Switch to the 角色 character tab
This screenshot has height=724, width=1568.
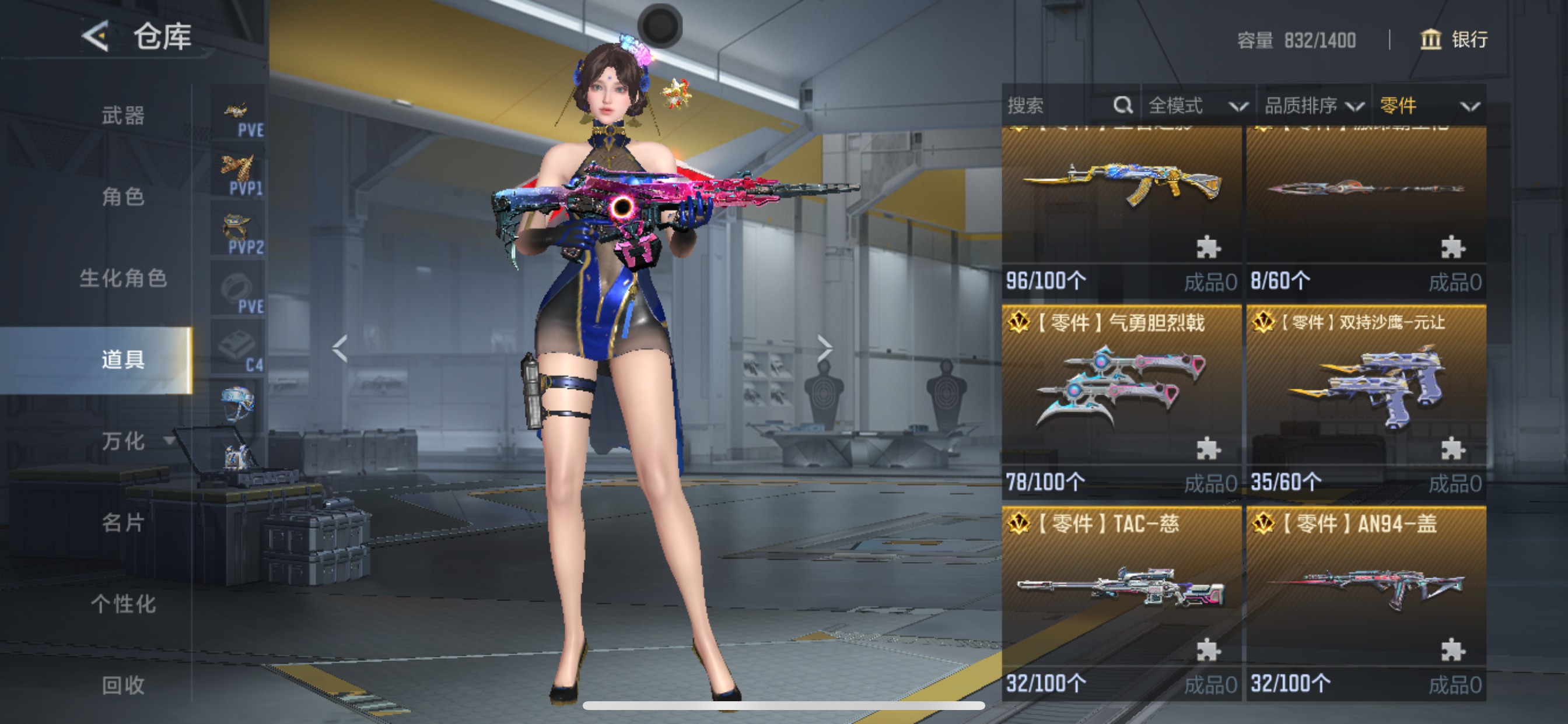(x=123, y=196)
